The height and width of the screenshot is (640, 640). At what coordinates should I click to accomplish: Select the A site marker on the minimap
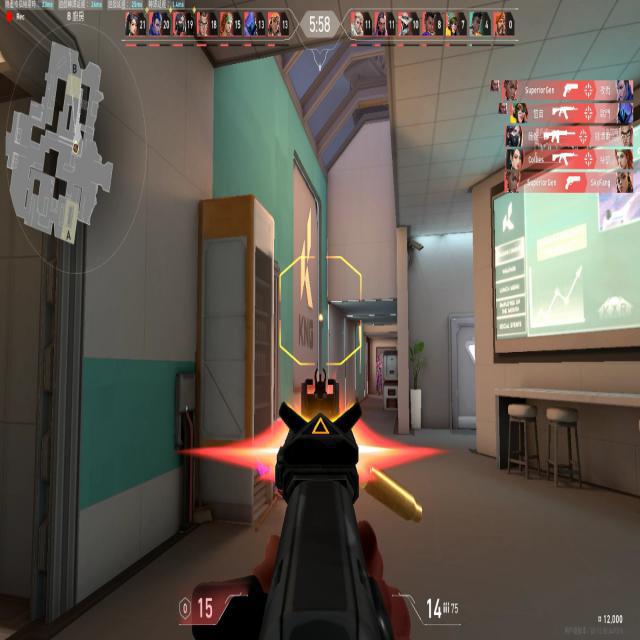click(68, 234)
